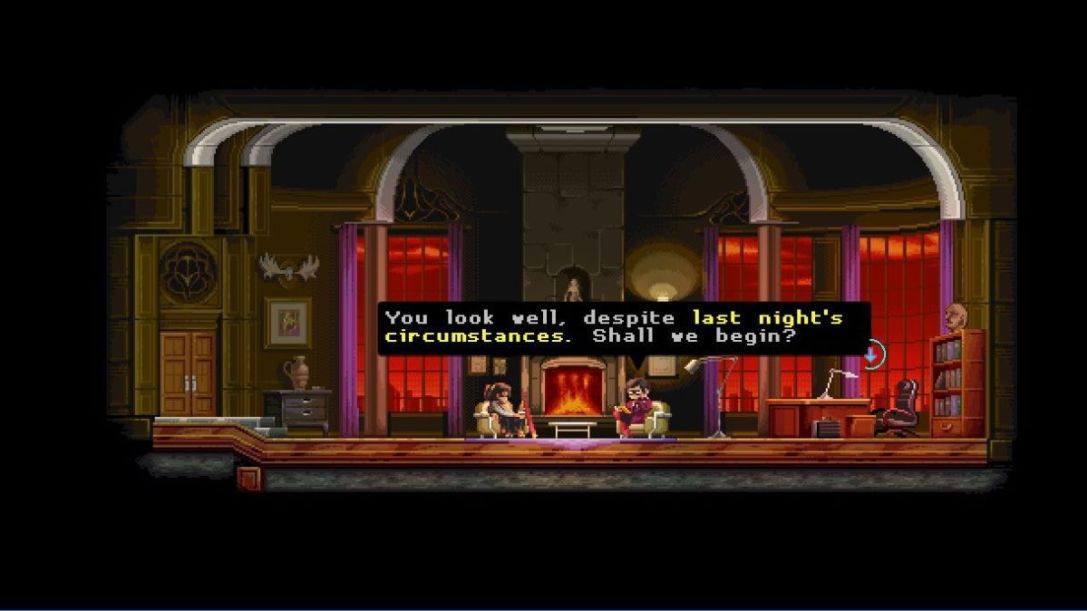Click the blue arrow to continue dialogue
Screen dimensions: 1087x611
(872, 353)
